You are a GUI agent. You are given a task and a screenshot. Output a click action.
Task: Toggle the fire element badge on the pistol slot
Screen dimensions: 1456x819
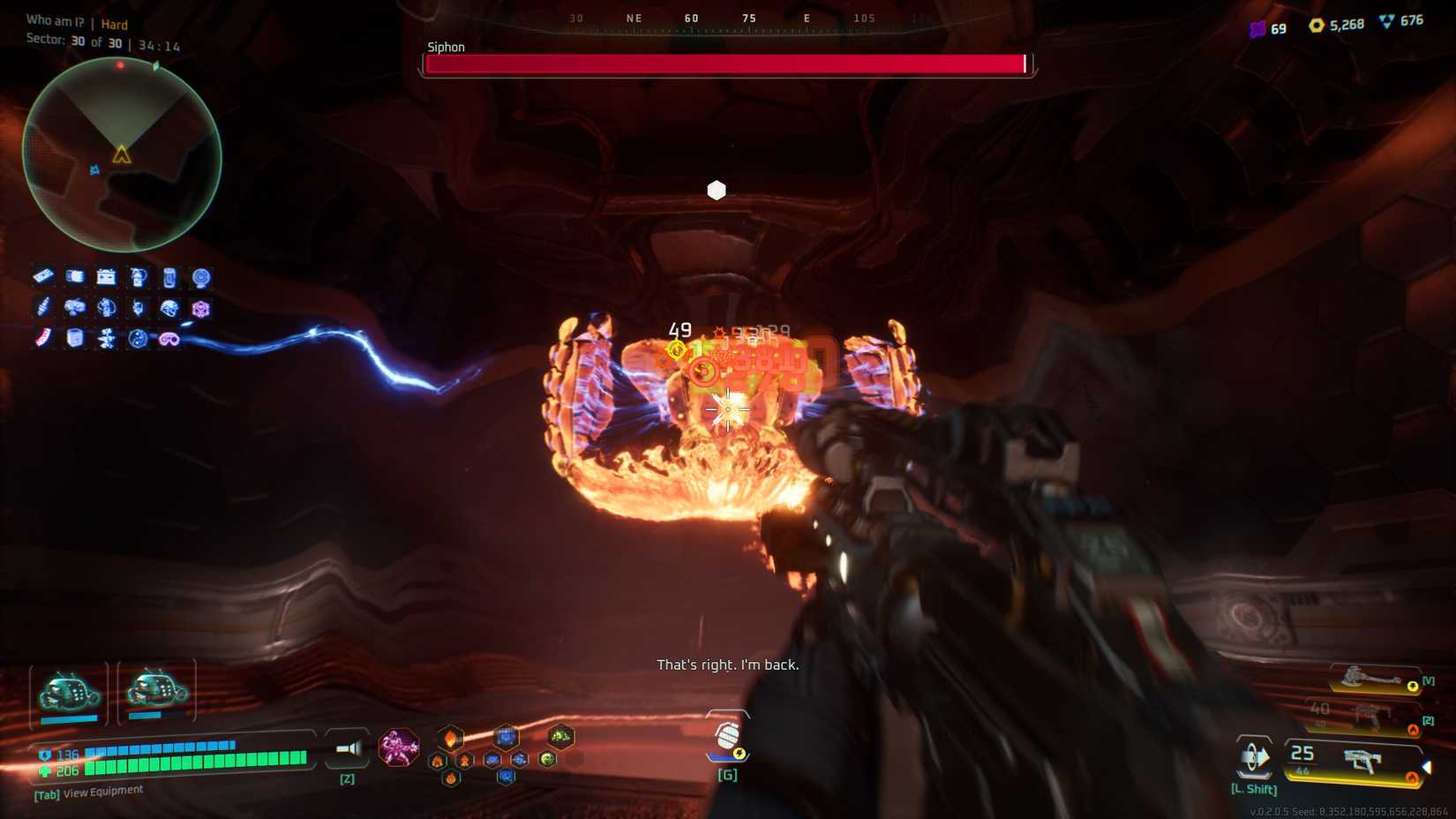pos(1412,777)
